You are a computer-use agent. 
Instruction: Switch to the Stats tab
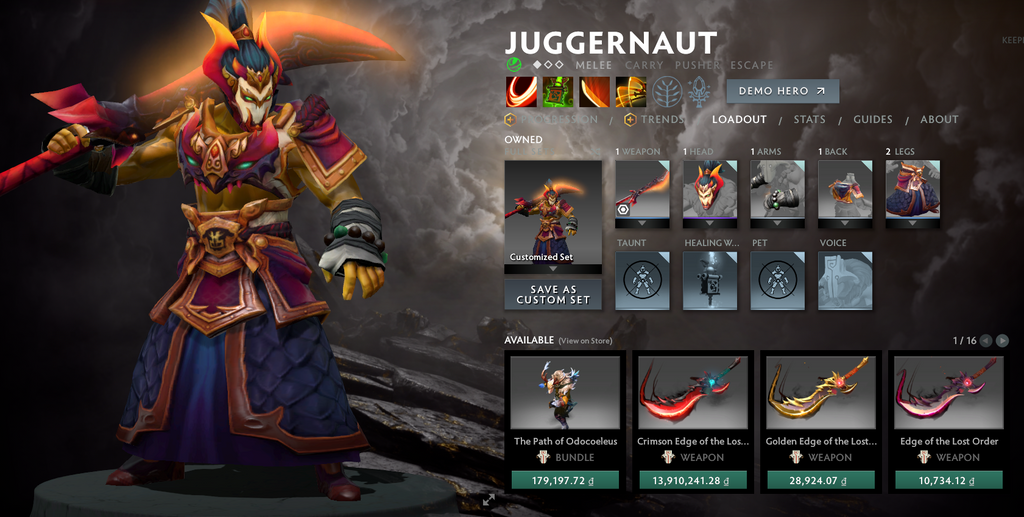(809, 120)
